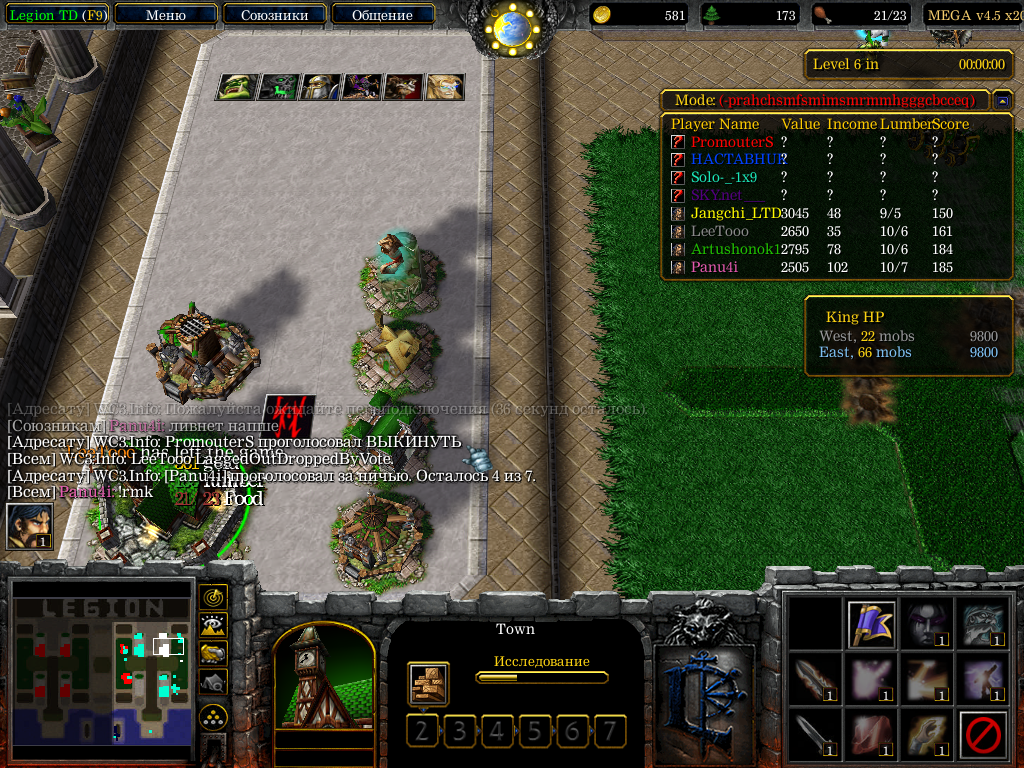Cancel the research item in the build queue
Image resolution: width=1024 pixels, height=768 pixels.
click(428, 684)
